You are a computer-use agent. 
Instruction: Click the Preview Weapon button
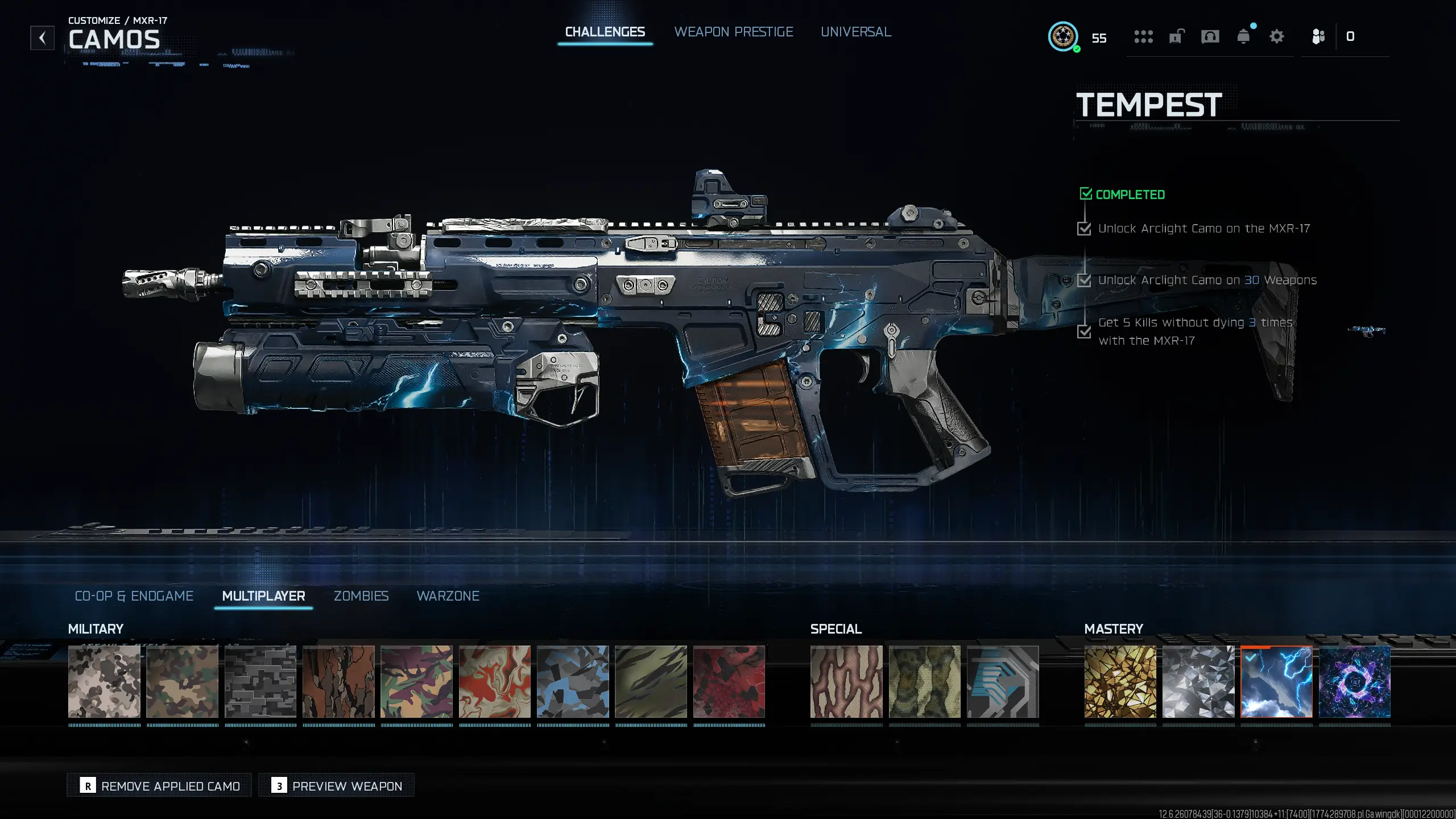(337, 785)
